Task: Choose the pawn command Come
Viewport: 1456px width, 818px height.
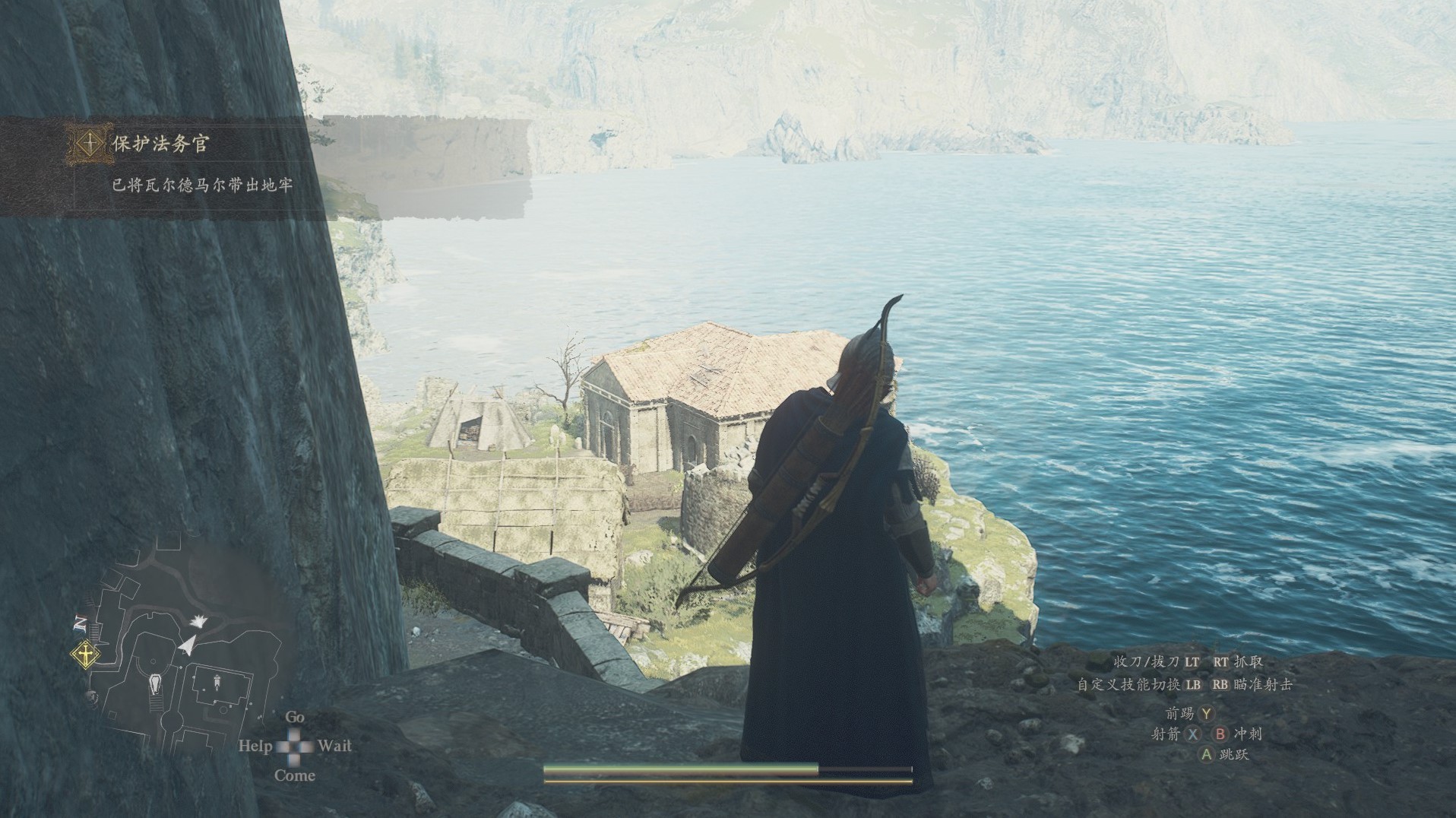Action: pos(294,775)
